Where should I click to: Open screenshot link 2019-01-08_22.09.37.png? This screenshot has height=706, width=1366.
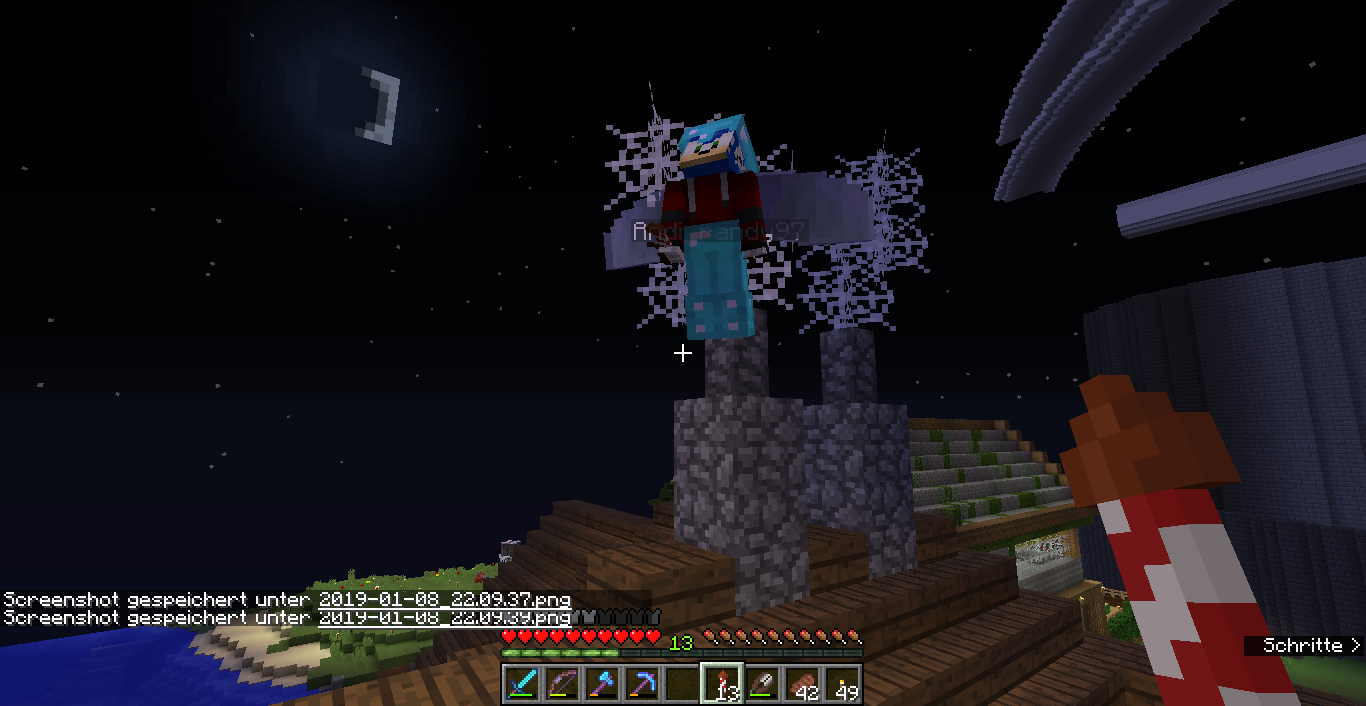[445, 599]
